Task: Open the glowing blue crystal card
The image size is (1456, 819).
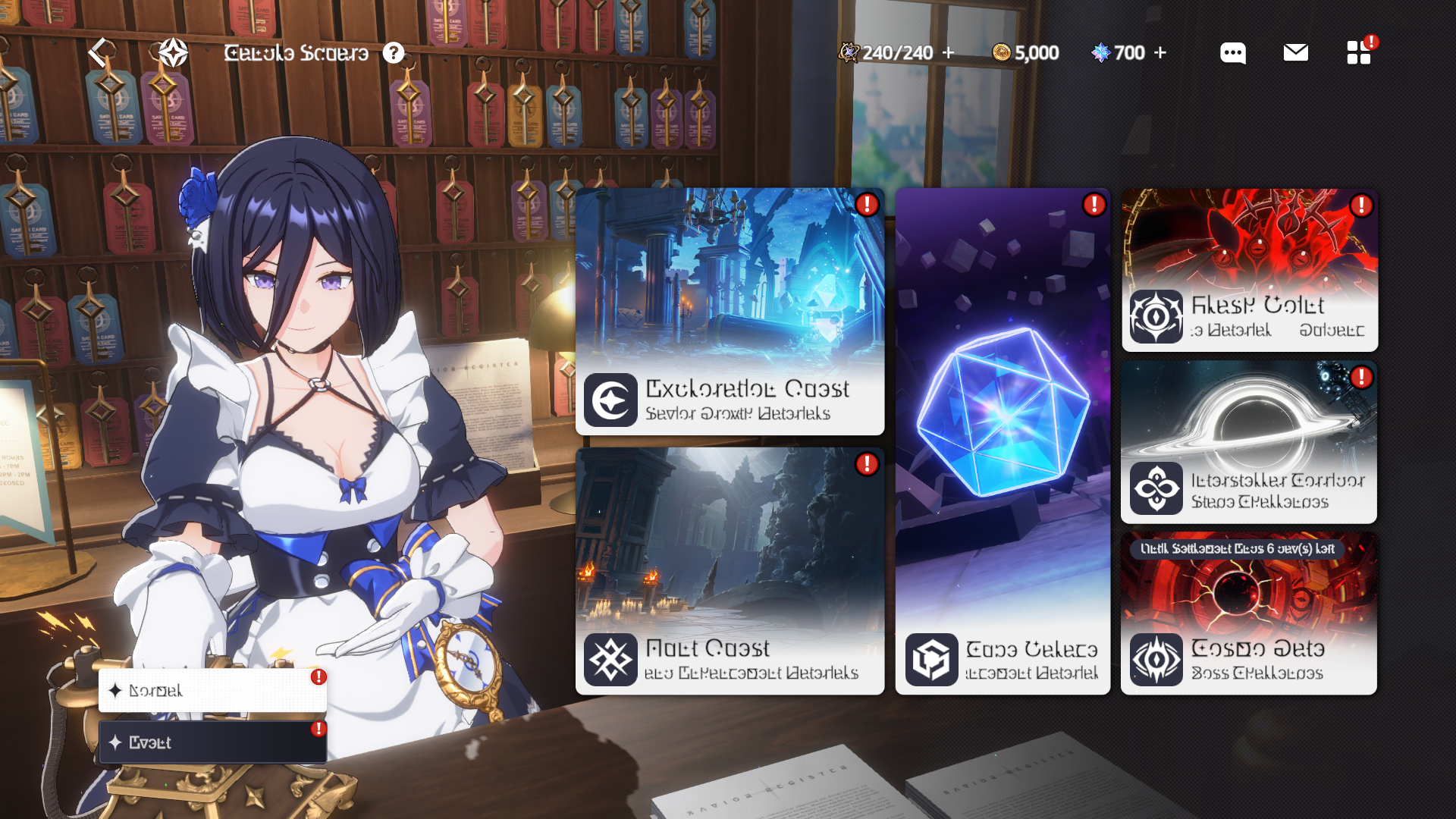Action: tap(1003, 440)
